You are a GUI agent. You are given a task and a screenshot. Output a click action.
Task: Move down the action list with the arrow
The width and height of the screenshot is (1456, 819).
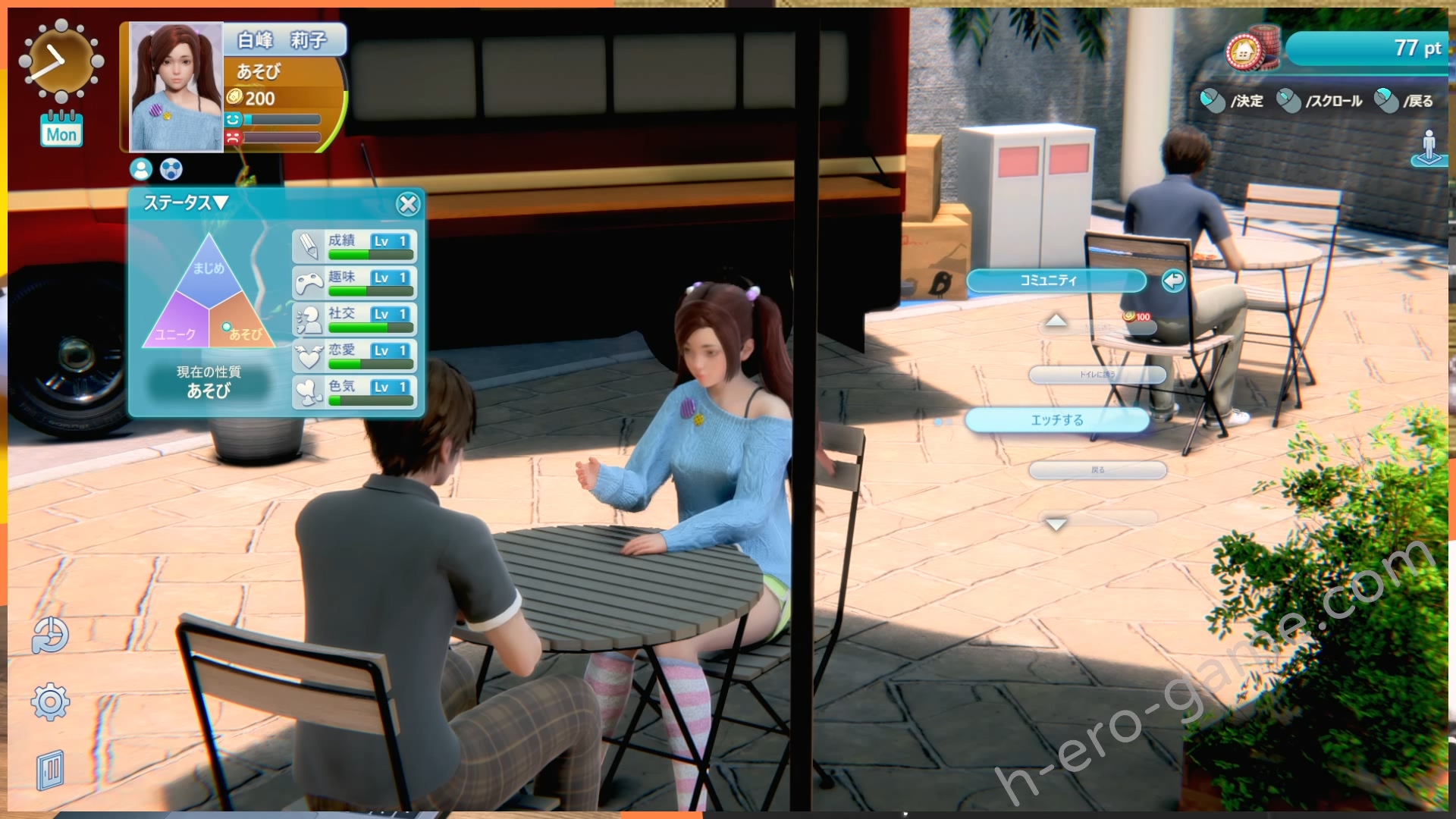[1056, 523]
